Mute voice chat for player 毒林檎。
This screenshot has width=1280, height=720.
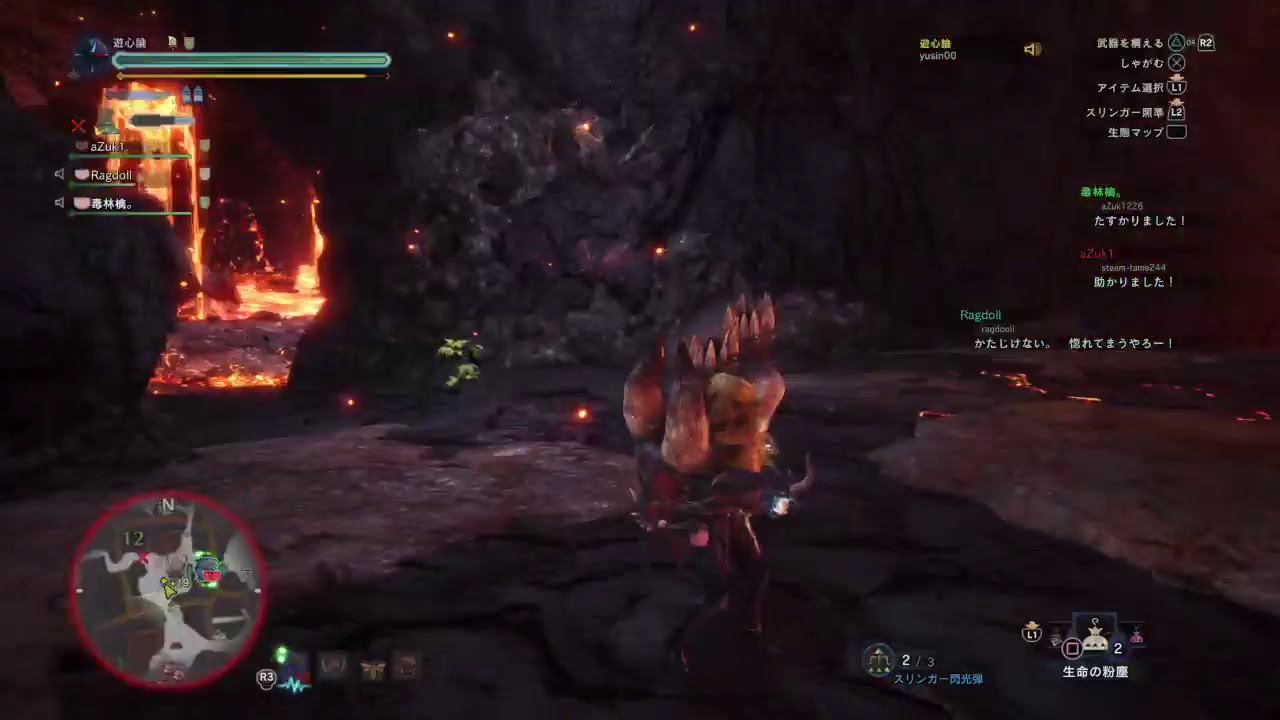tap(59, 204)
